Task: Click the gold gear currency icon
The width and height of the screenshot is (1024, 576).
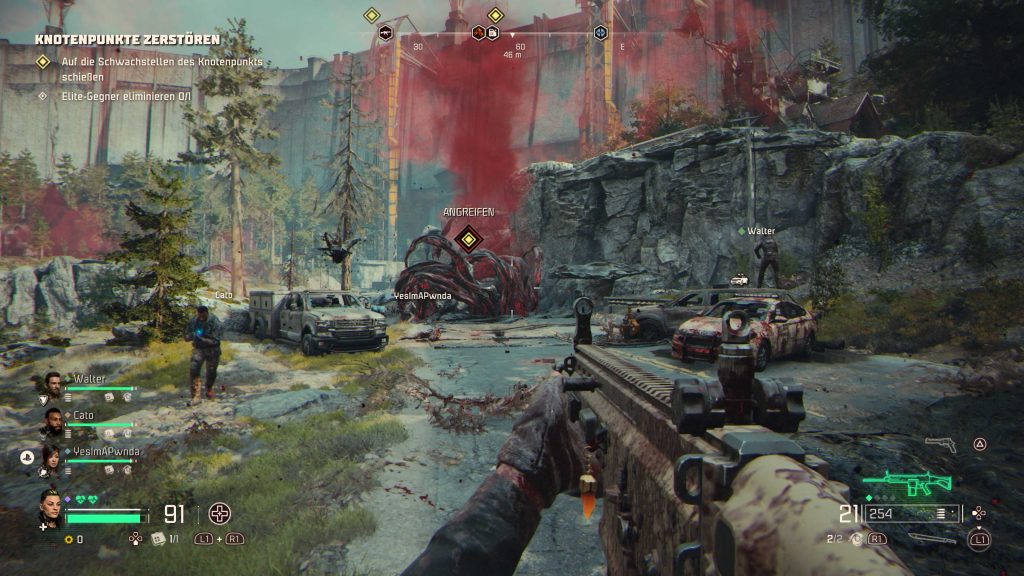Action: click(x=68, y=539)
